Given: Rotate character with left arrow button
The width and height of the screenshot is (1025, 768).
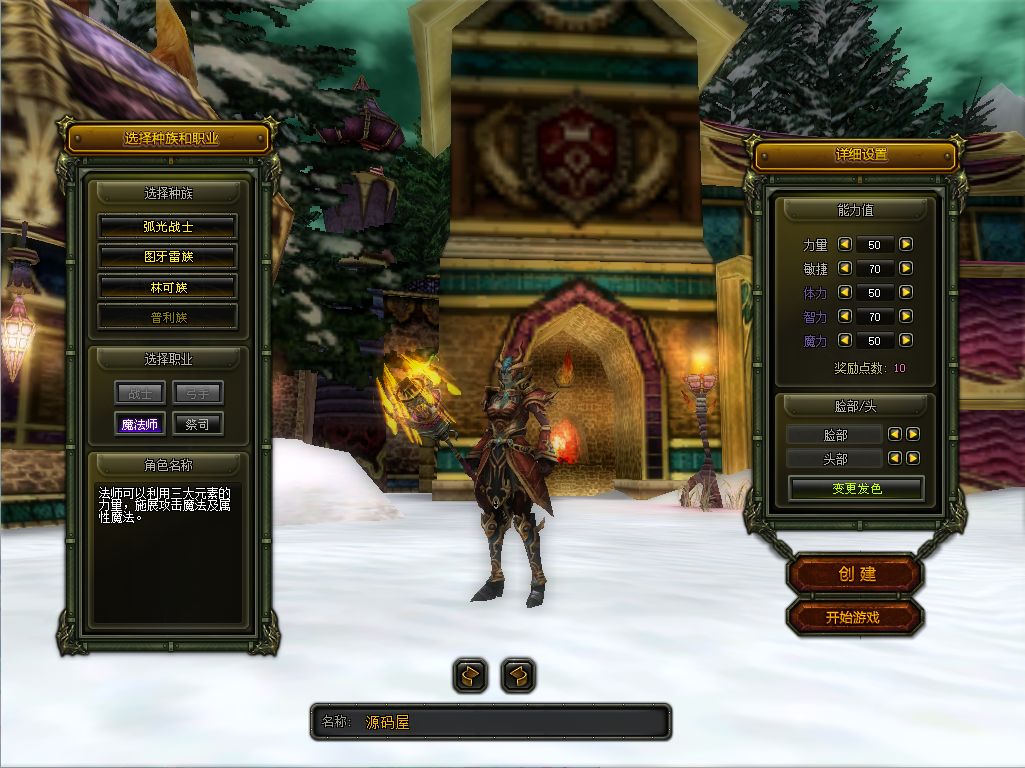Looking at the screenshot, I should click(x=471, y=676).
